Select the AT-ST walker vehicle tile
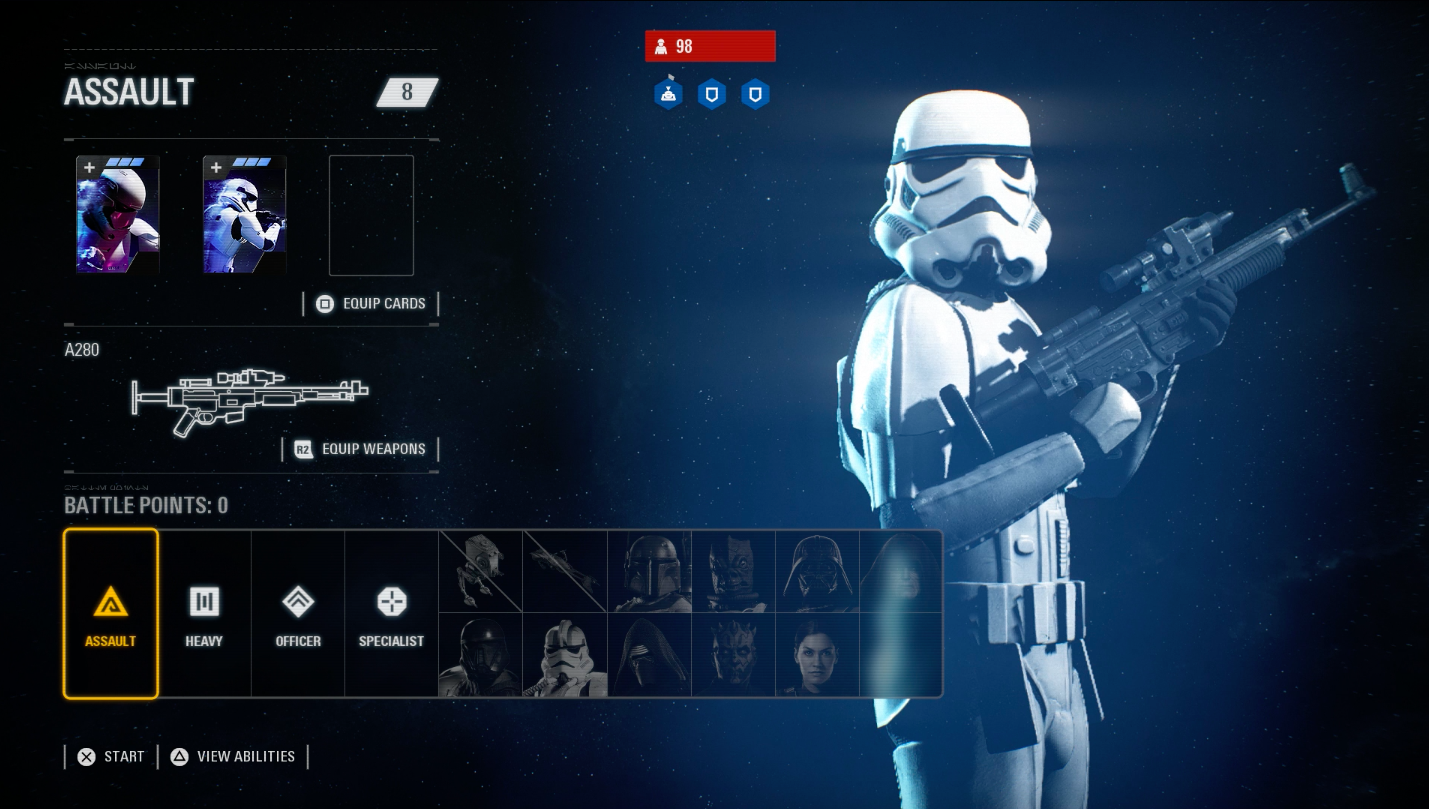Screen dimensions: 1429x809 (481, 571)
